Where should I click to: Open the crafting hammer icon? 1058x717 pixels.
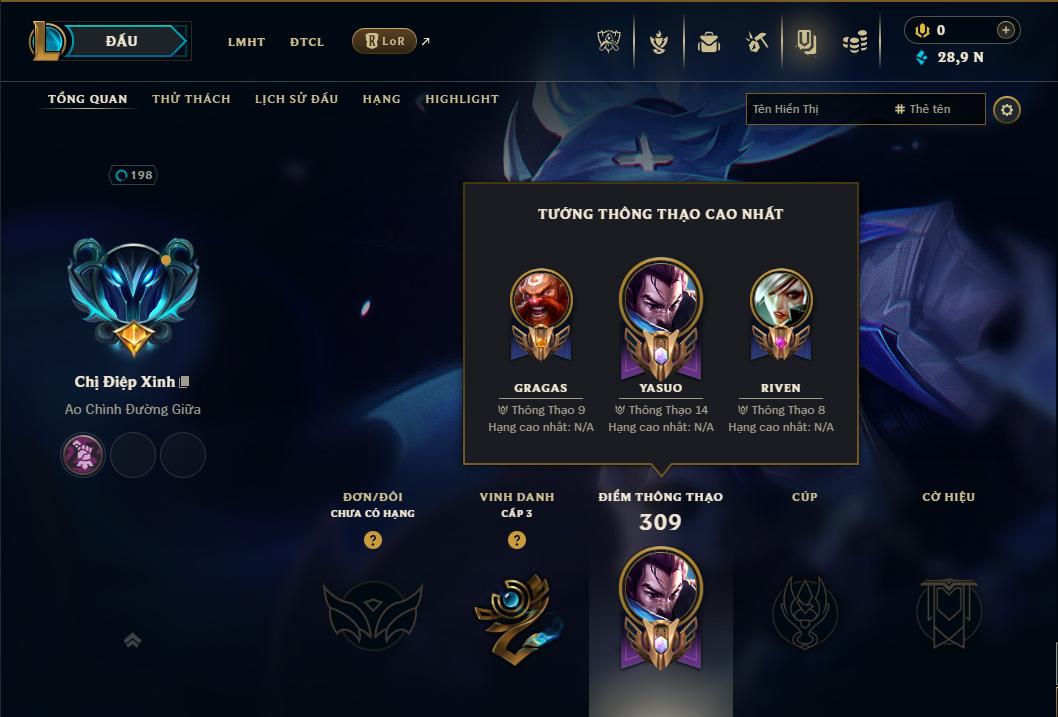(x=757, y=42)
